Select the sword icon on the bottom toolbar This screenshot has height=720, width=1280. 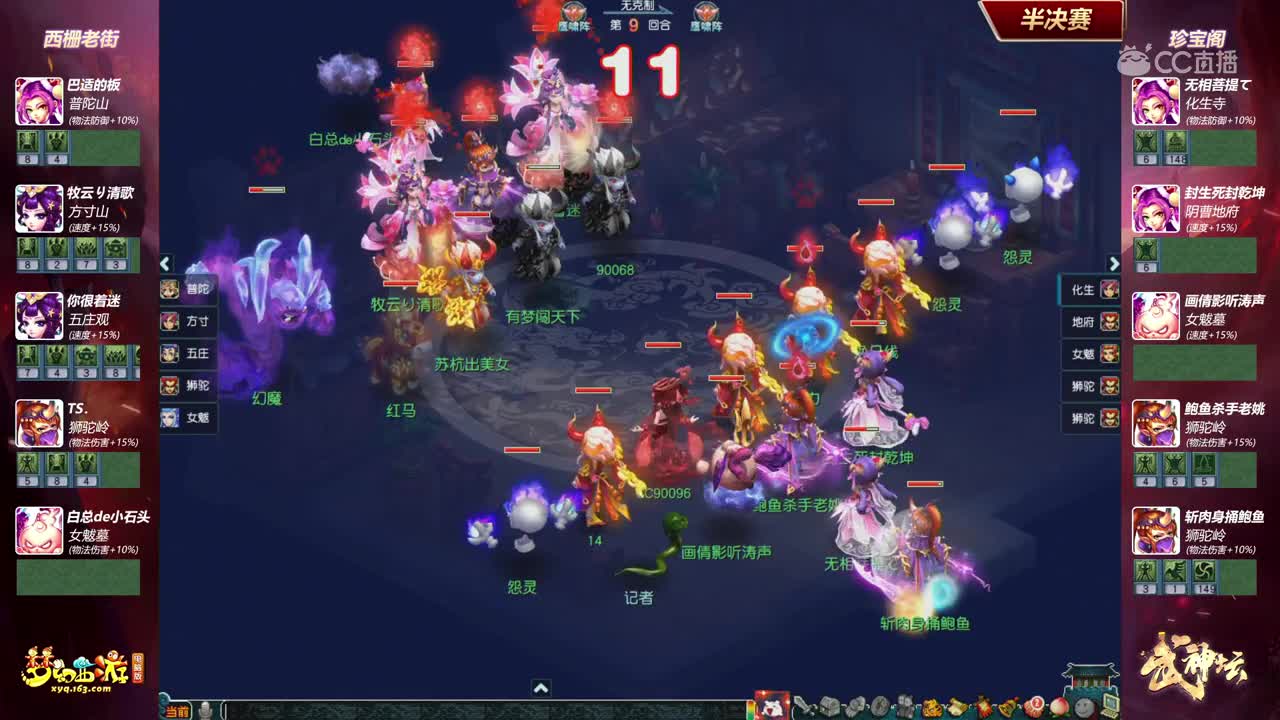(805, 706)
